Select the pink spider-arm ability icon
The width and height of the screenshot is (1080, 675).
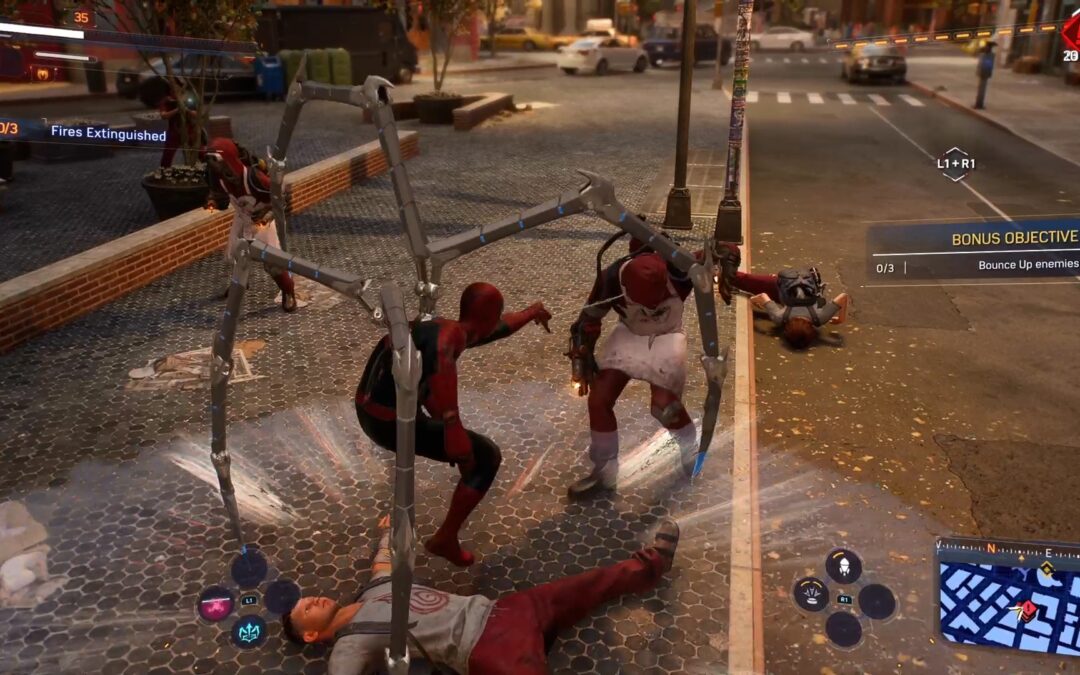tap(216, 604)
